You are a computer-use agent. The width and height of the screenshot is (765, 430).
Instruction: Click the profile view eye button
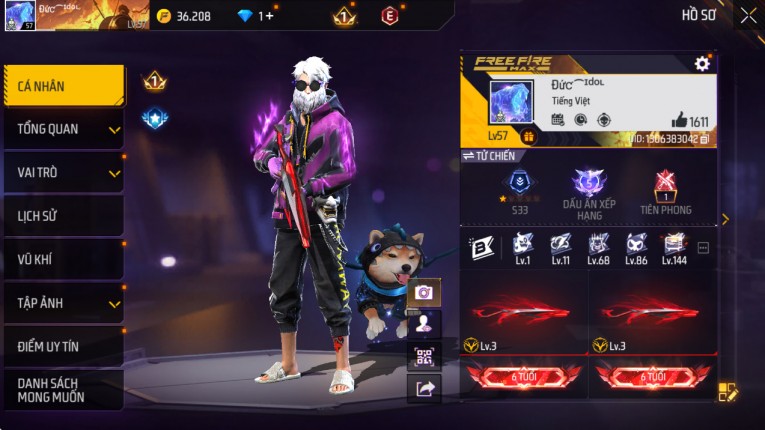click(424, 324)
